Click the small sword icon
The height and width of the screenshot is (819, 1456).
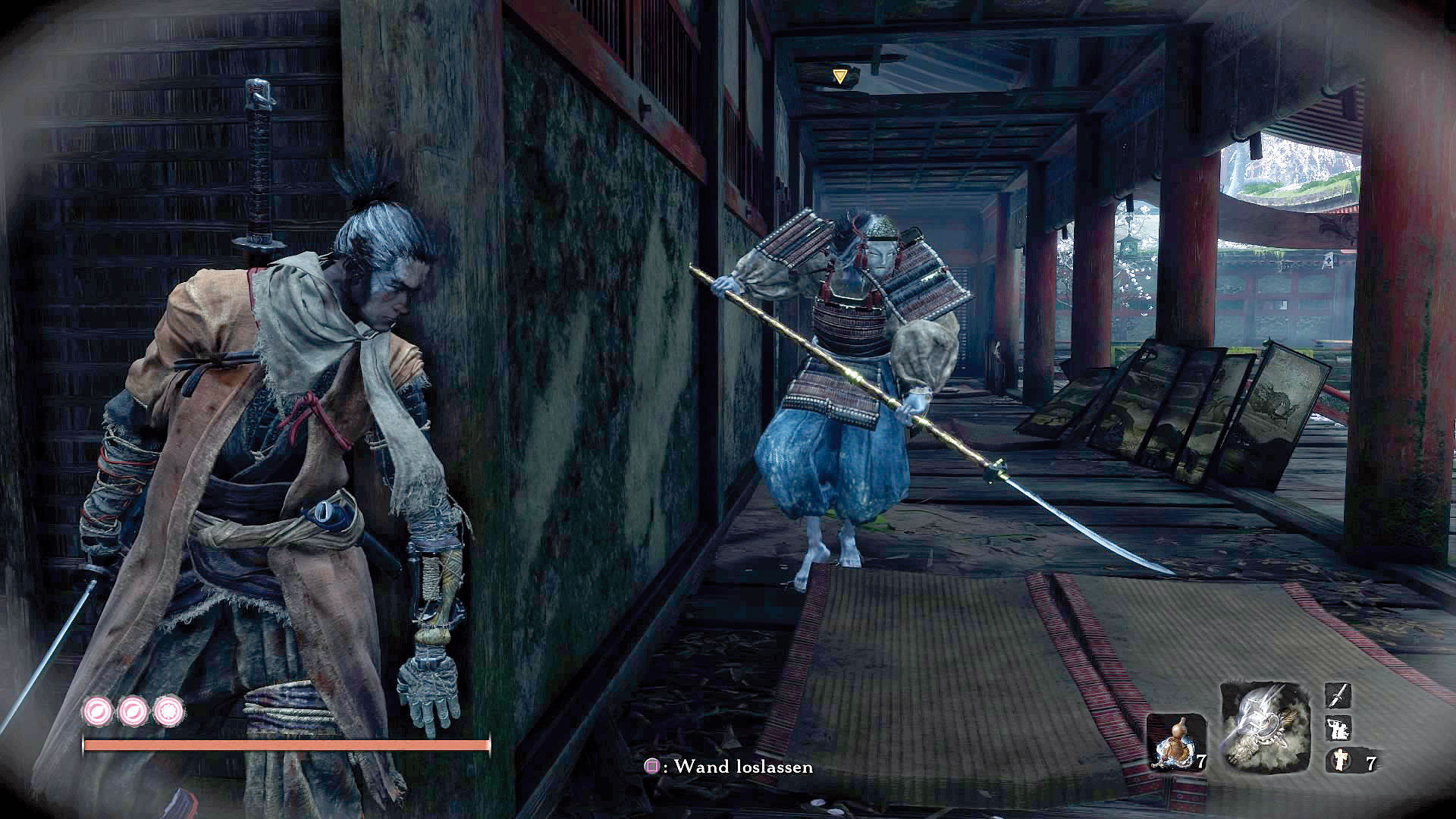coord(1338,696)
